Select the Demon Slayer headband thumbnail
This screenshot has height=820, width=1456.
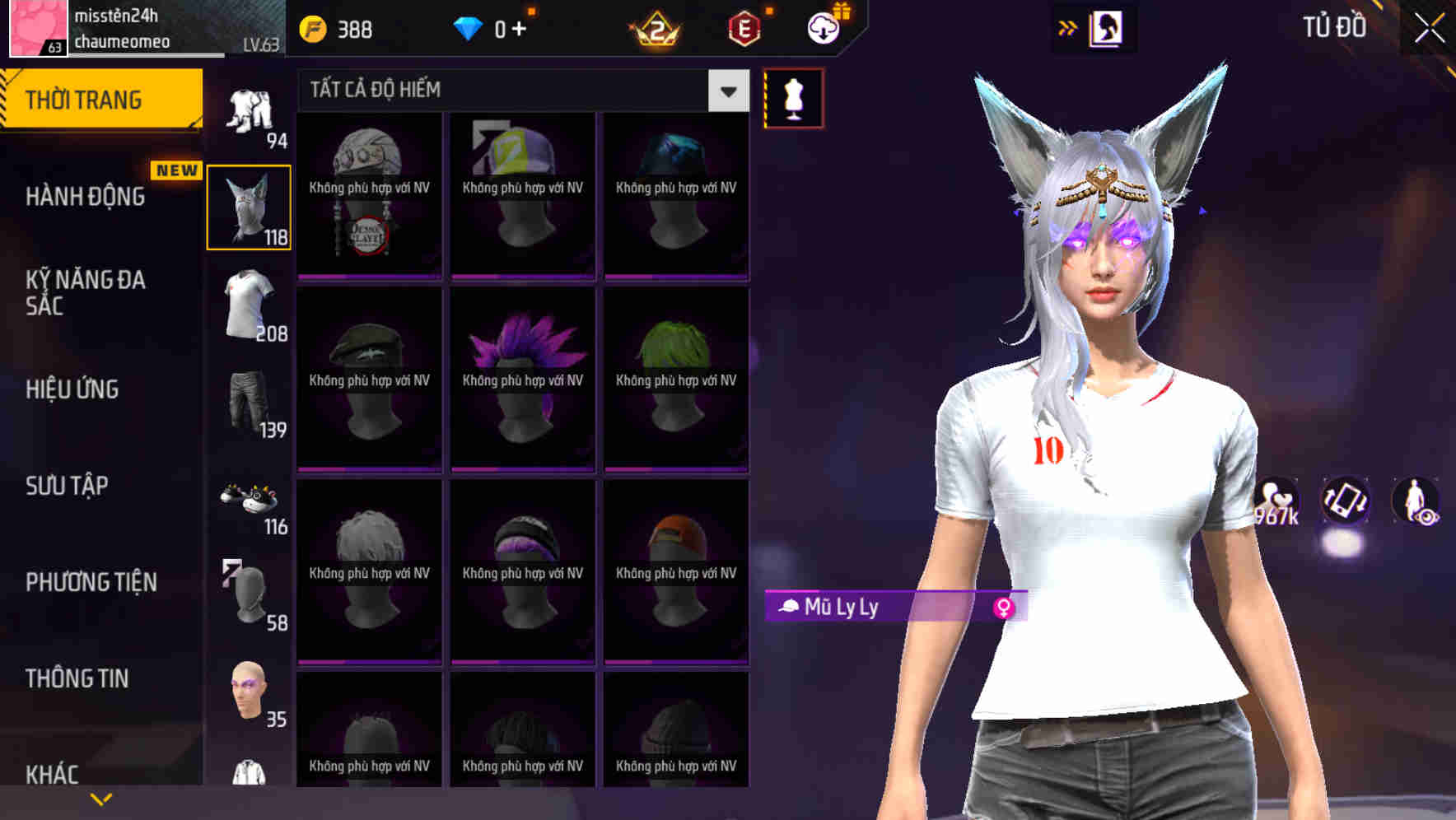click(368, 195)
